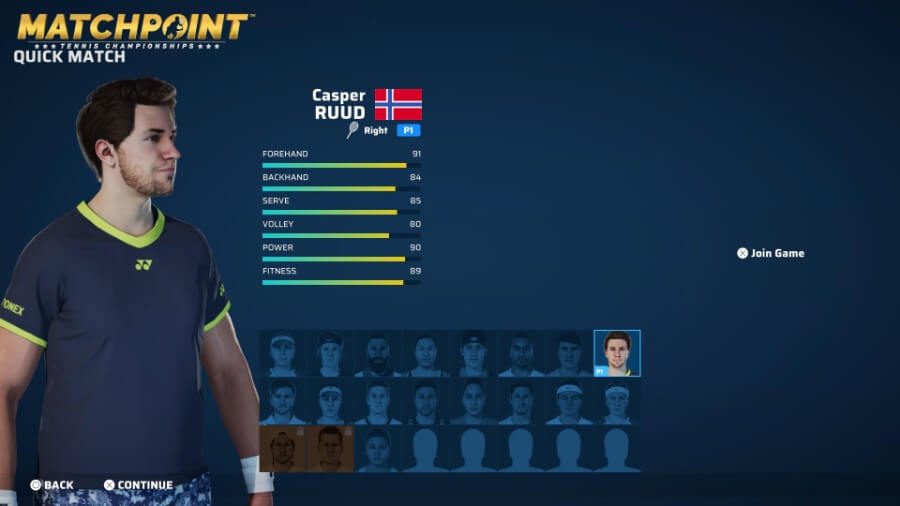This screenshot has width=900, height=506.
Task: Select the highlighted Casper Ruud portrait
Action: [x=617, y=353]
